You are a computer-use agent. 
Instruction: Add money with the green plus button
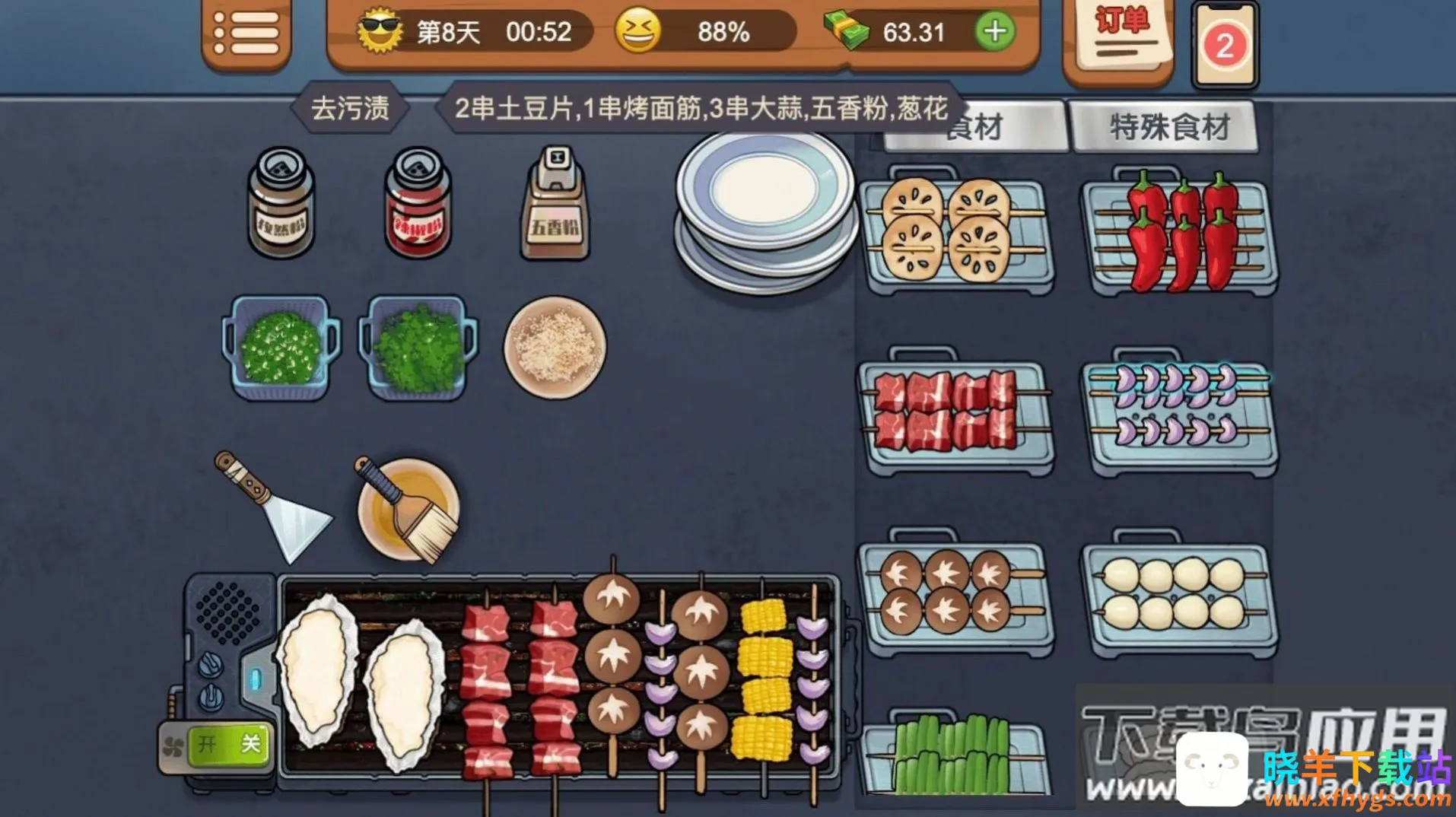click(x=994, y=32)
